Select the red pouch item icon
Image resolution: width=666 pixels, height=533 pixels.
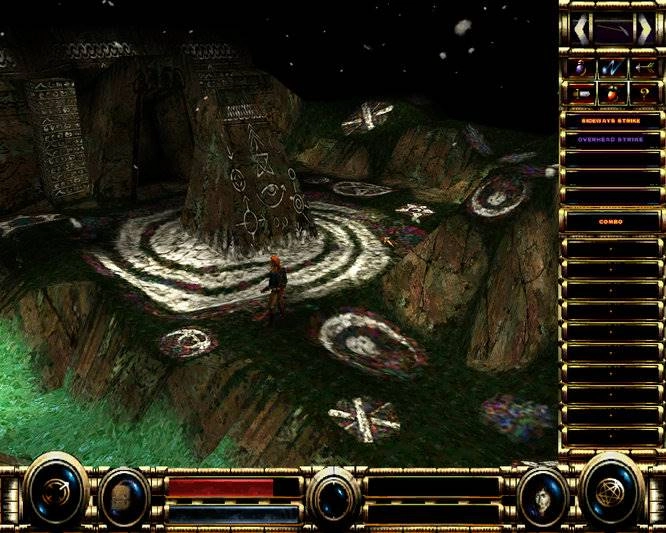coord(611,94)
